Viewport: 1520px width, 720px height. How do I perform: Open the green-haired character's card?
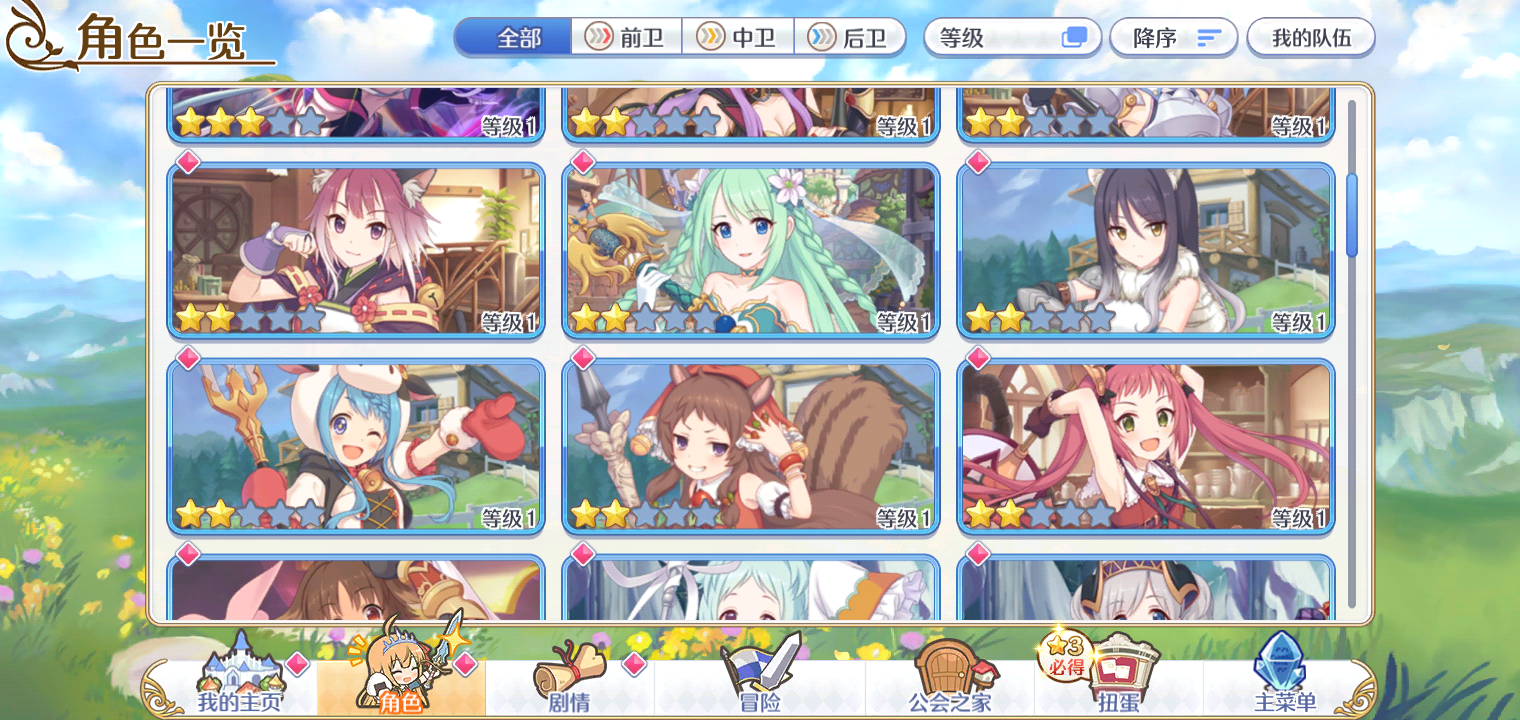(x=750, y=250)
